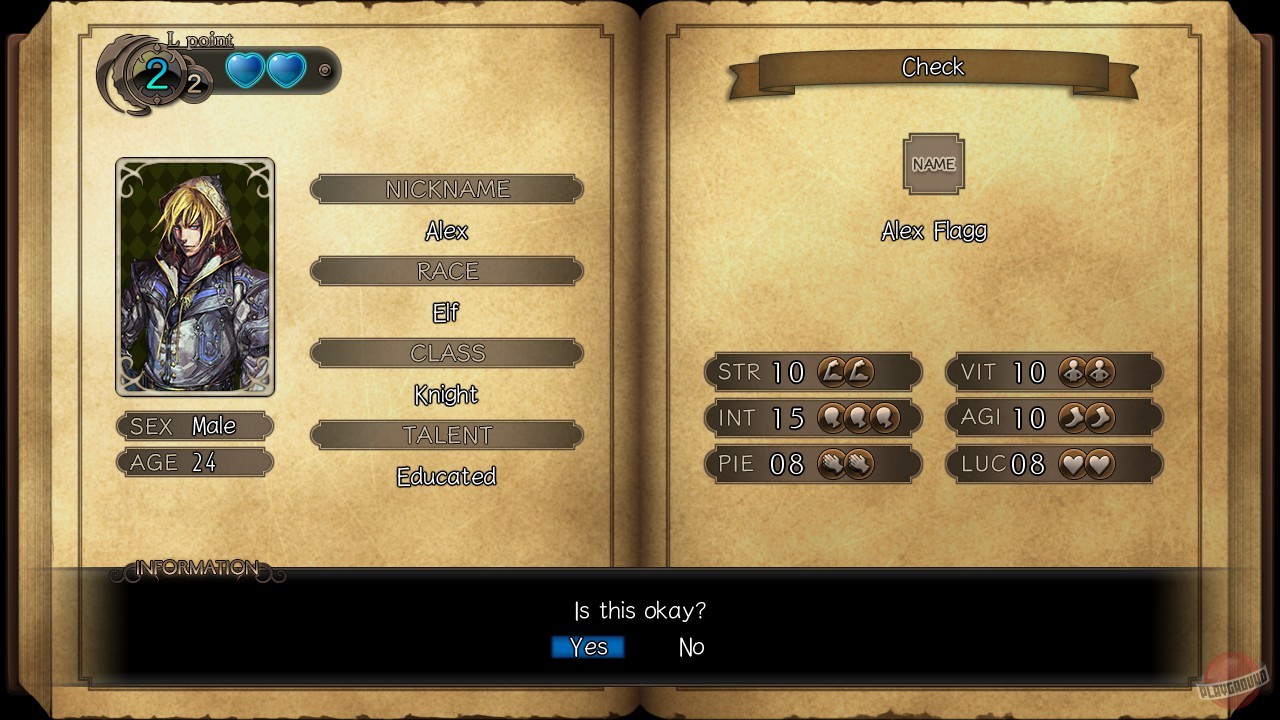
Task: Adjust the AGE value field
Action: coord(194,462)
